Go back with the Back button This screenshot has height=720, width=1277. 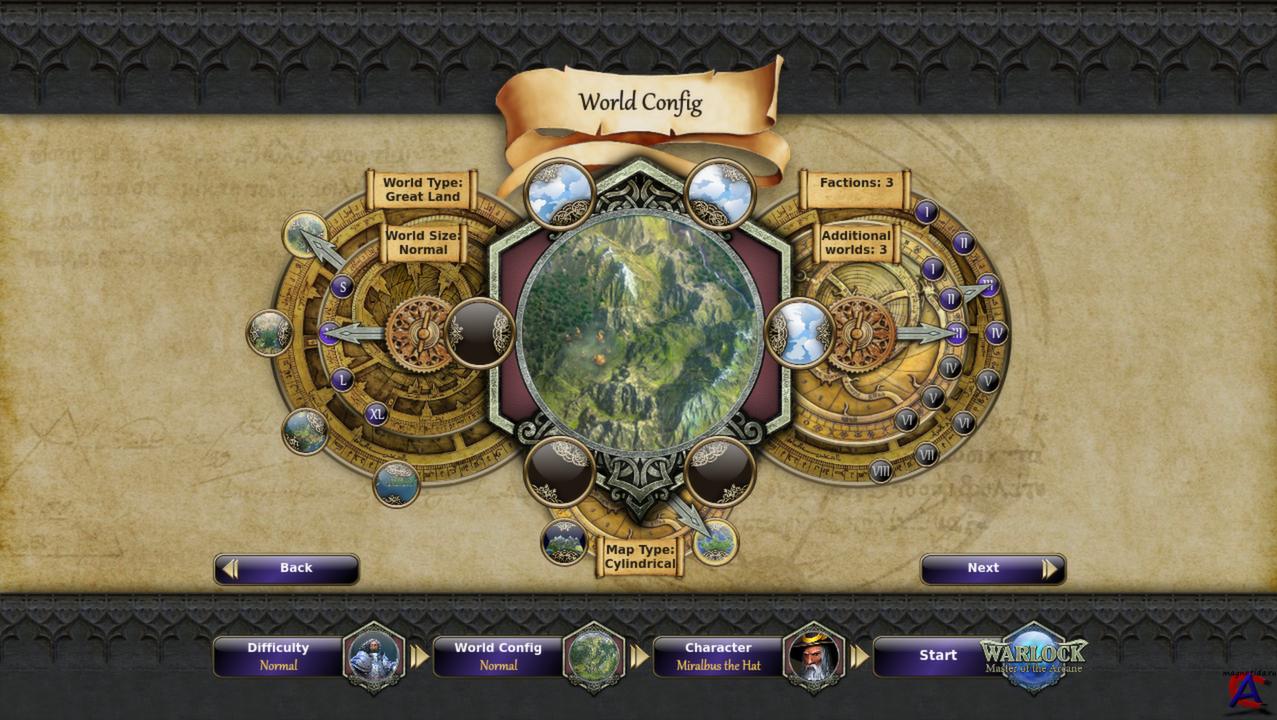pyautogui.click(x=286, y=568)
